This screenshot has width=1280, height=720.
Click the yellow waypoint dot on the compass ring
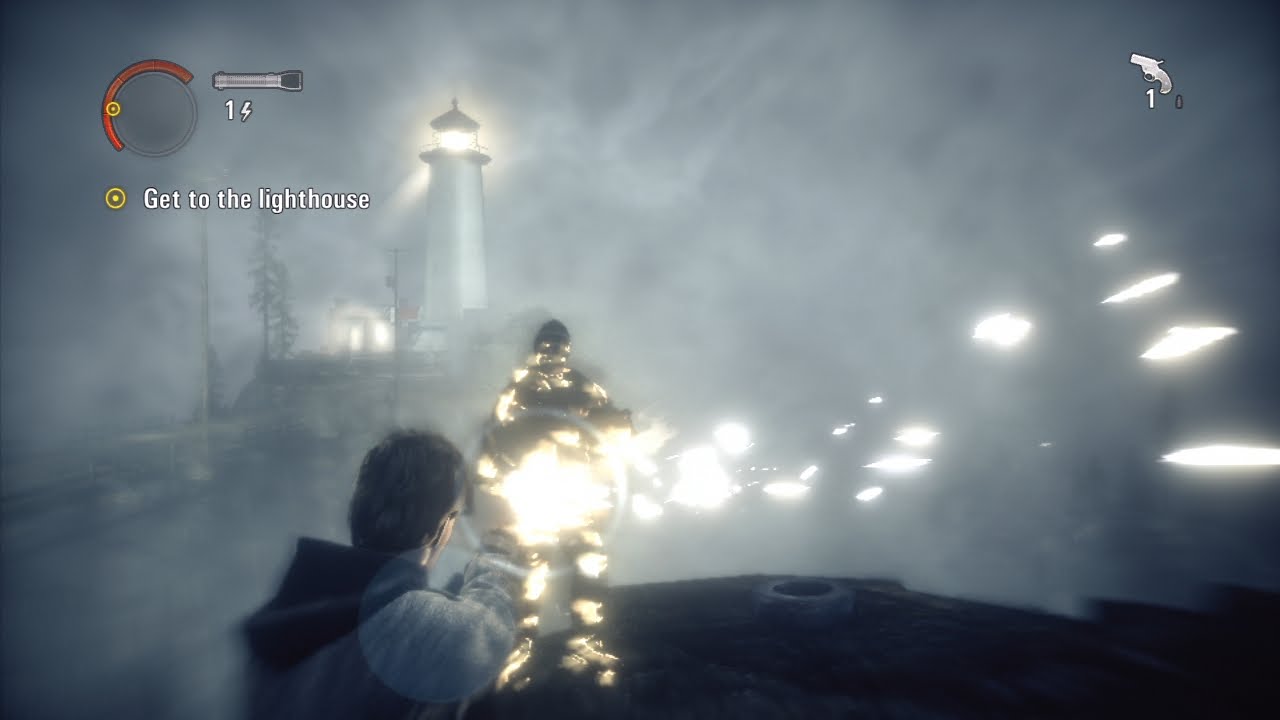[113, 109]
